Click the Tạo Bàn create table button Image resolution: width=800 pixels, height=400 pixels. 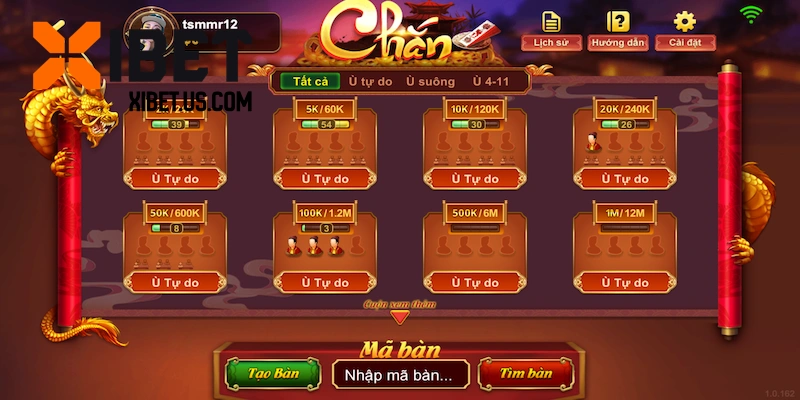(x=273, y=373)
